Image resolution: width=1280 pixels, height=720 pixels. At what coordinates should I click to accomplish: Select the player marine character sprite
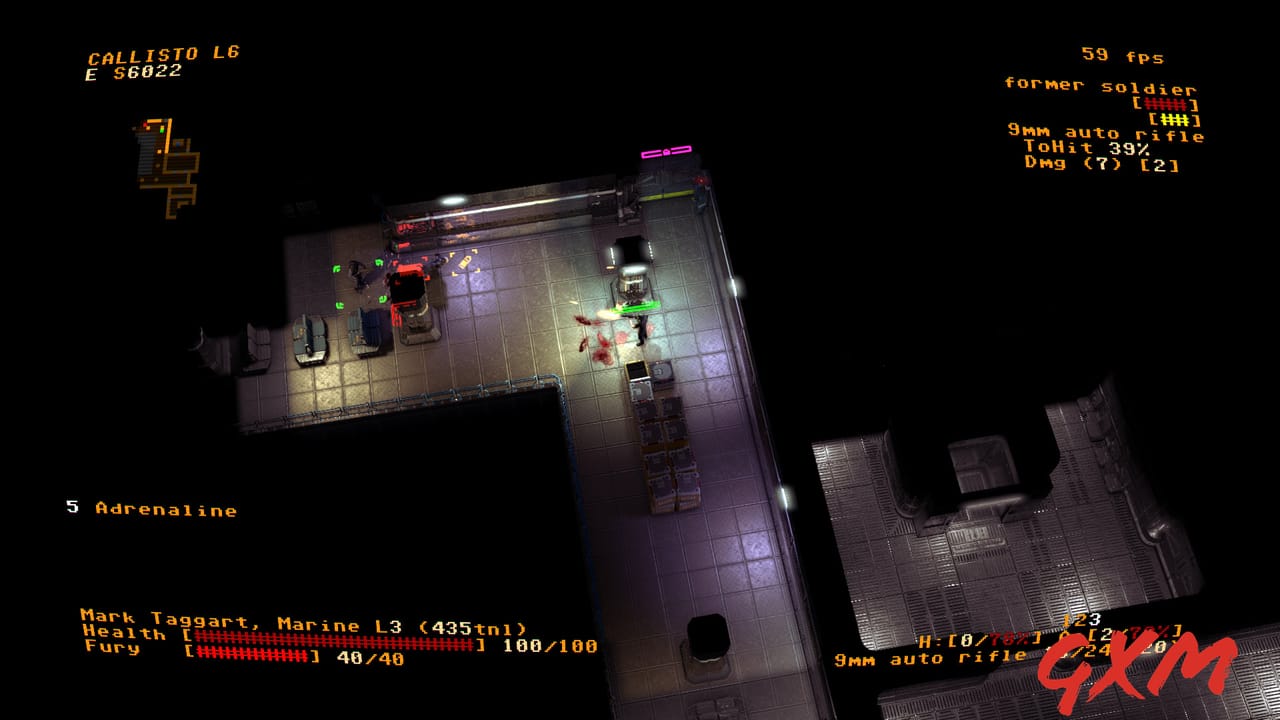(640, 328)
